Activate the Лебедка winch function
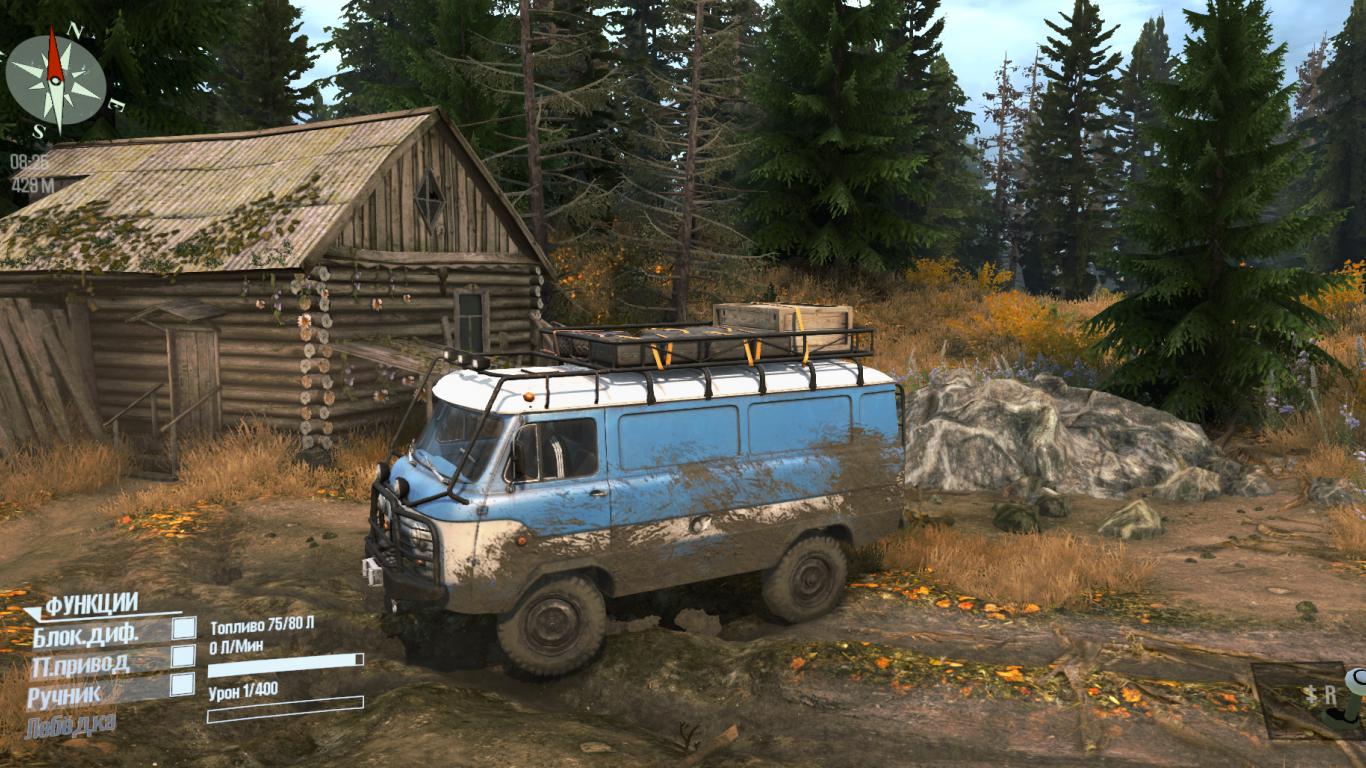Screen dimensions: 1366x768 point(71,722)
